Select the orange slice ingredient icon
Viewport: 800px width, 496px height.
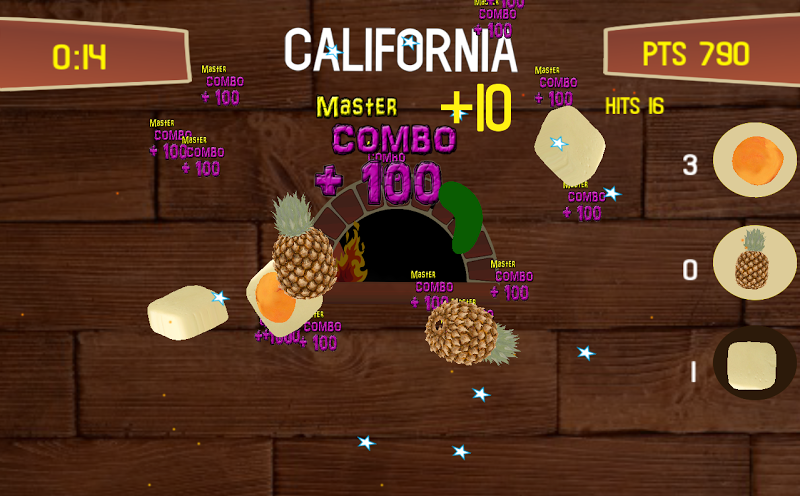754,160
